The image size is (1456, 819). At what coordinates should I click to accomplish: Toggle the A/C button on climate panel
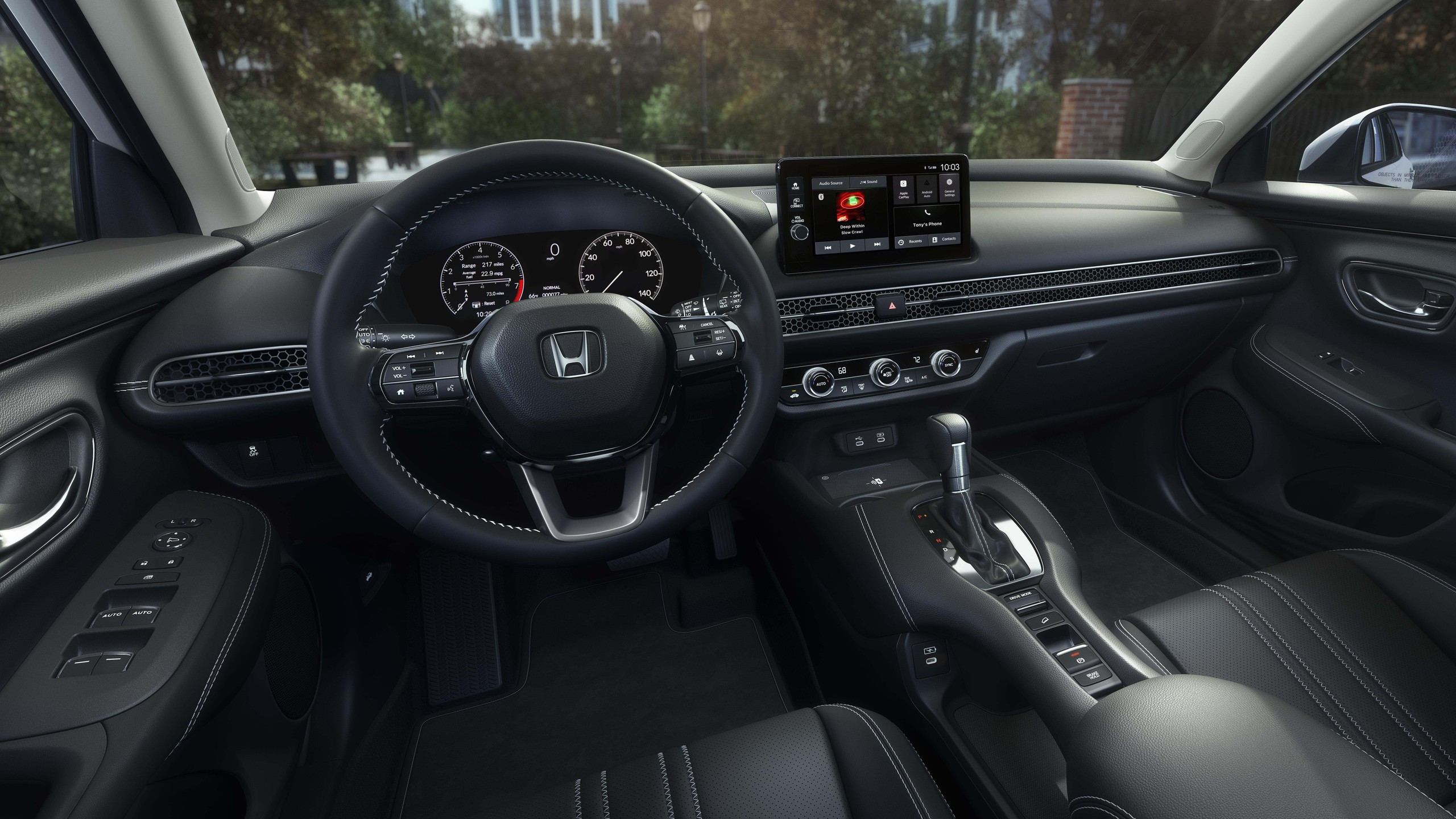pyautogui.click(x=924, y=377)
